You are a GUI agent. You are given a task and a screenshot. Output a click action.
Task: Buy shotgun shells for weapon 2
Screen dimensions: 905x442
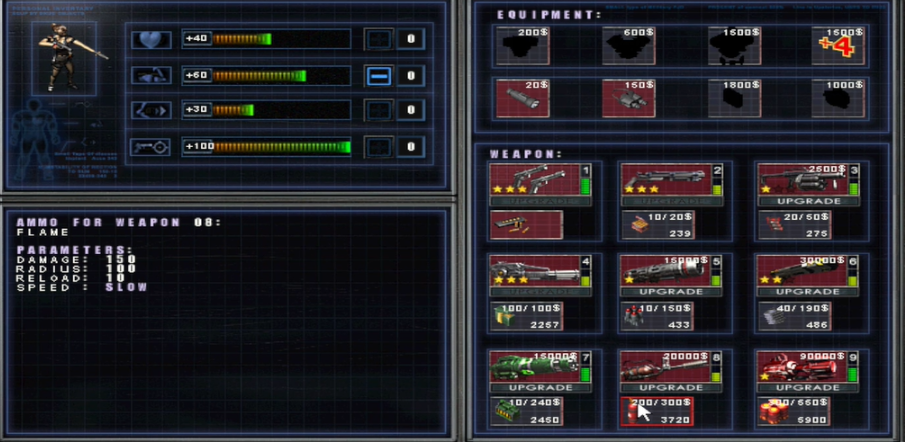[657, 226]
